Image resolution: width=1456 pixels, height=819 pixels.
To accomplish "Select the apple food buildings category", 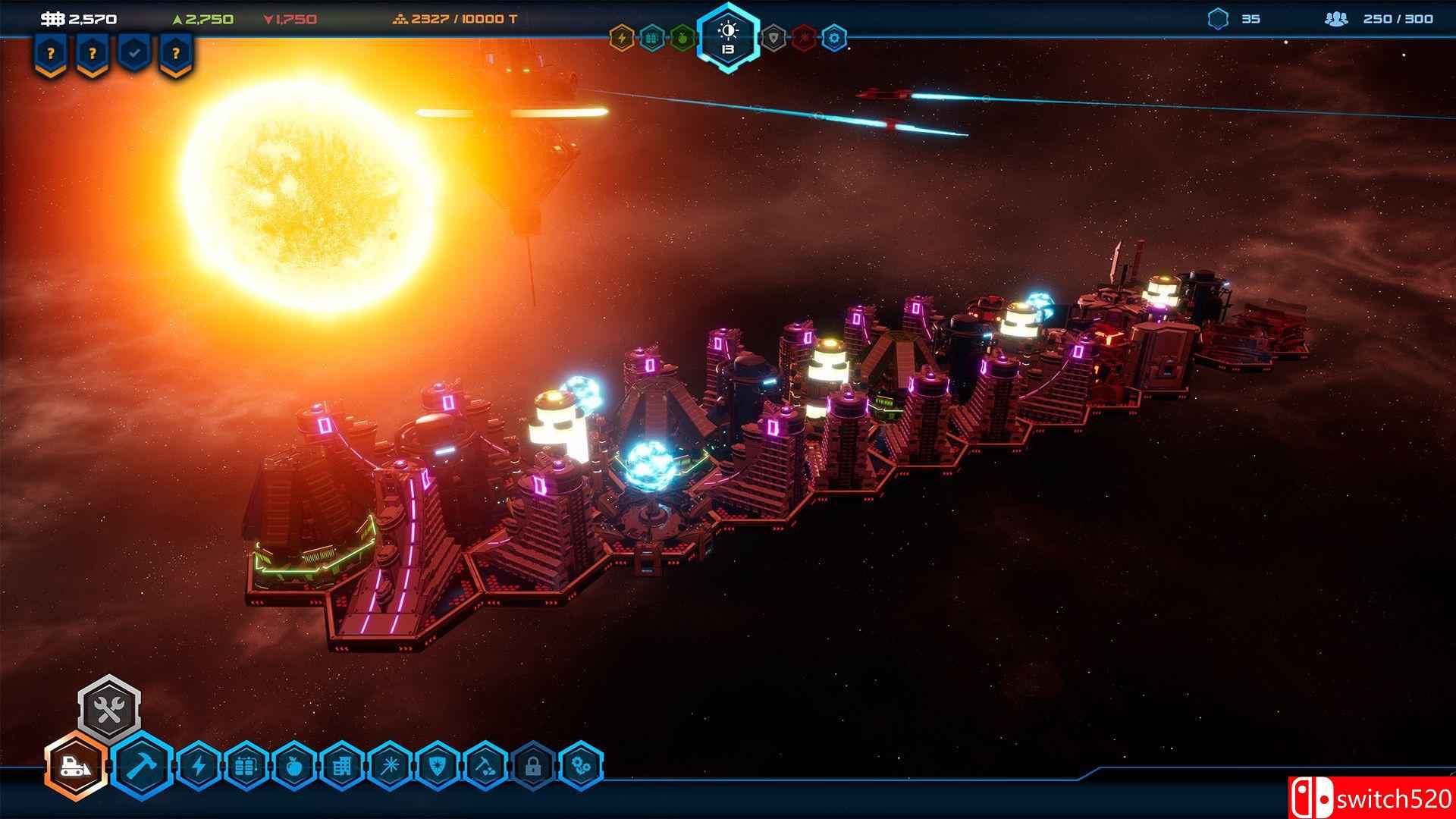I will pyautogui.click(x=293, y=767).
